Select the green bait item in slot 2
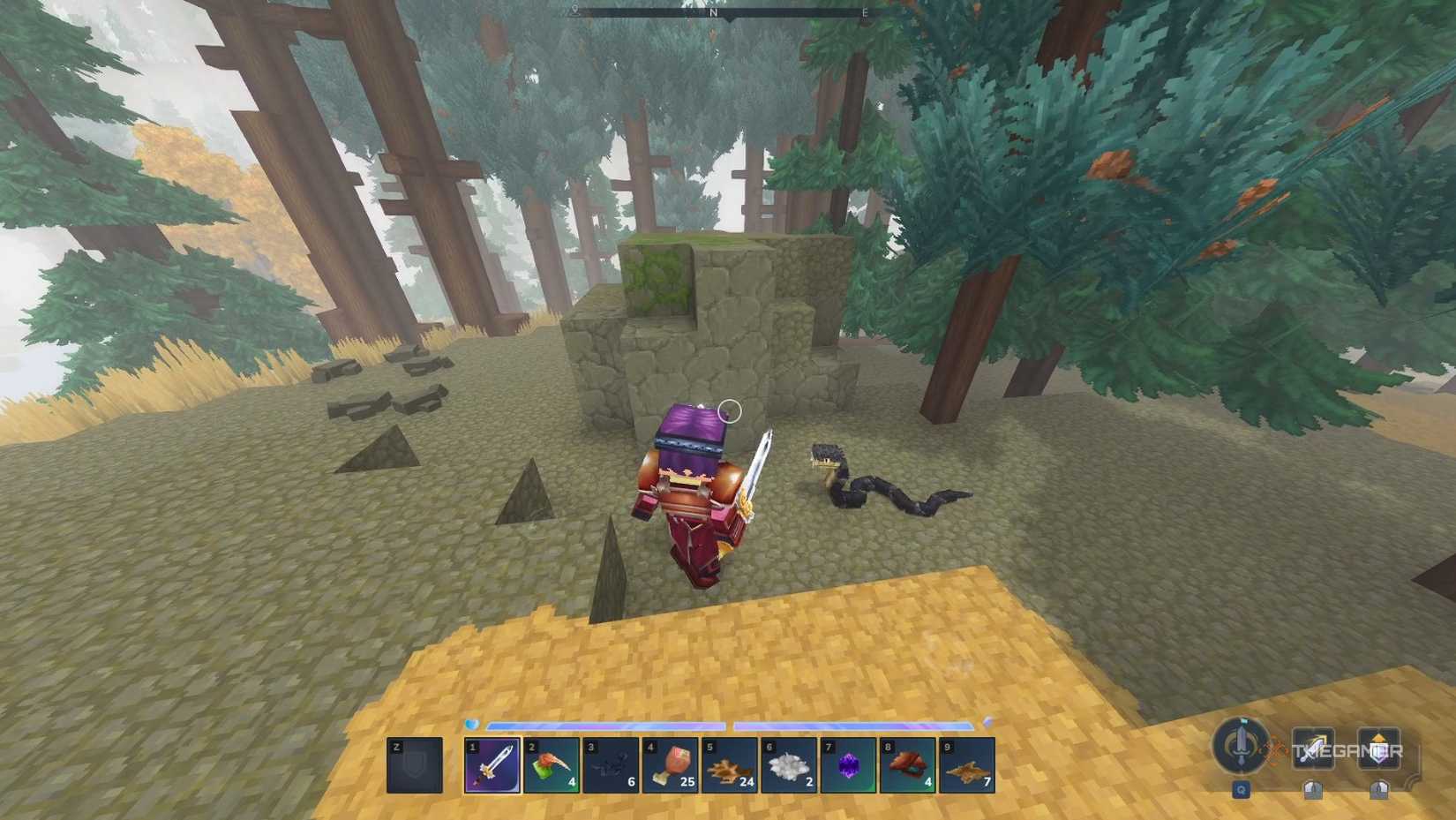1456x820 pixels. point(552,770)
